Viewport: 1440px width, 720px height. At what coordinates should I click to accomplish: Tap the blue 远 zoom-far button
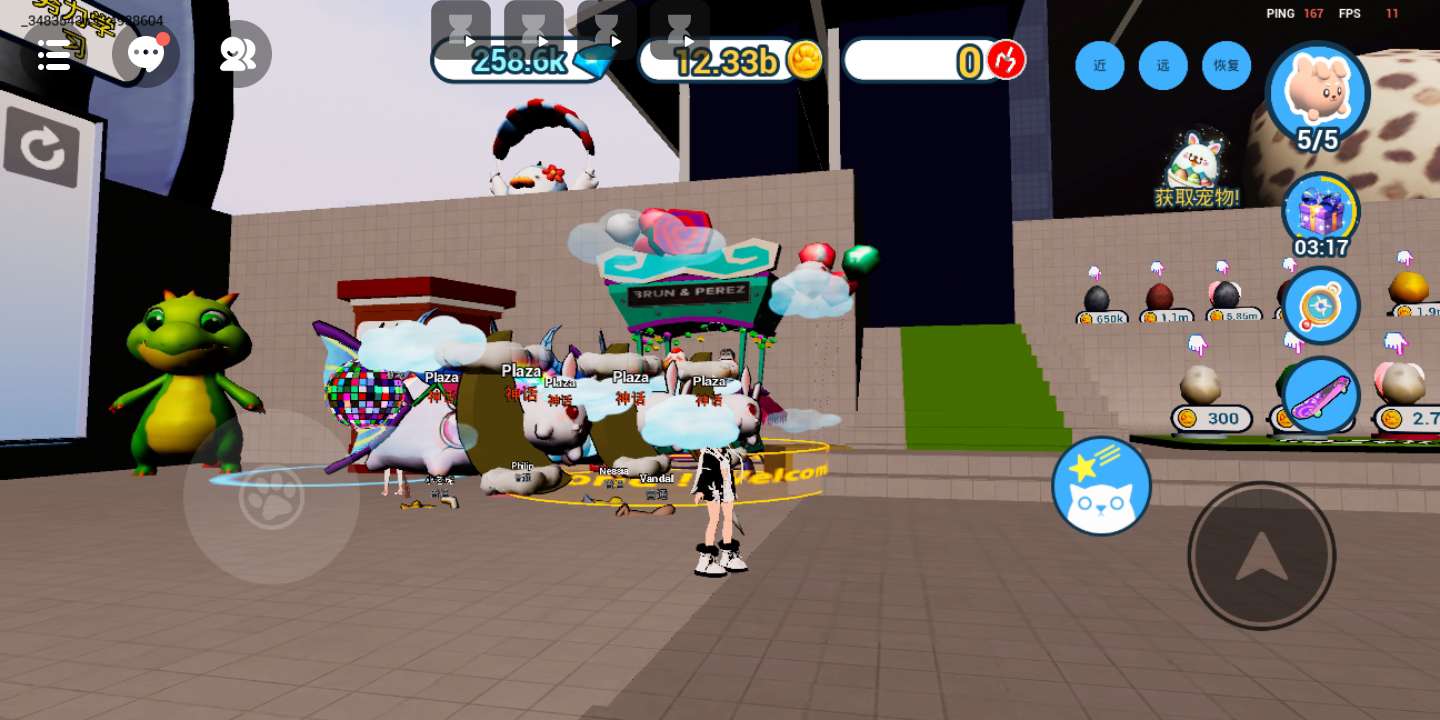point(1163,65)
